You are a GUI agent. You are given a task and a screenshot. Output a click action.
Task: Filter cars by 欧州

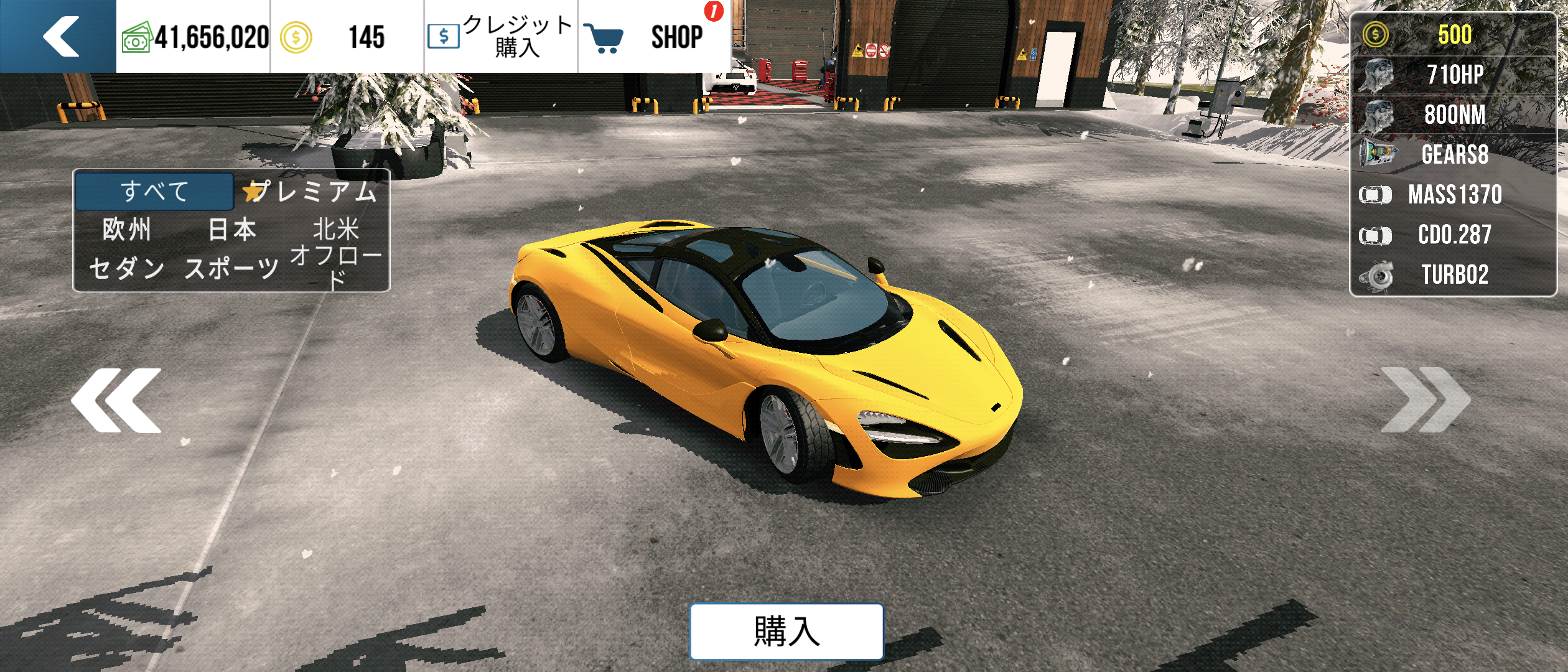[x=127, y=230]
